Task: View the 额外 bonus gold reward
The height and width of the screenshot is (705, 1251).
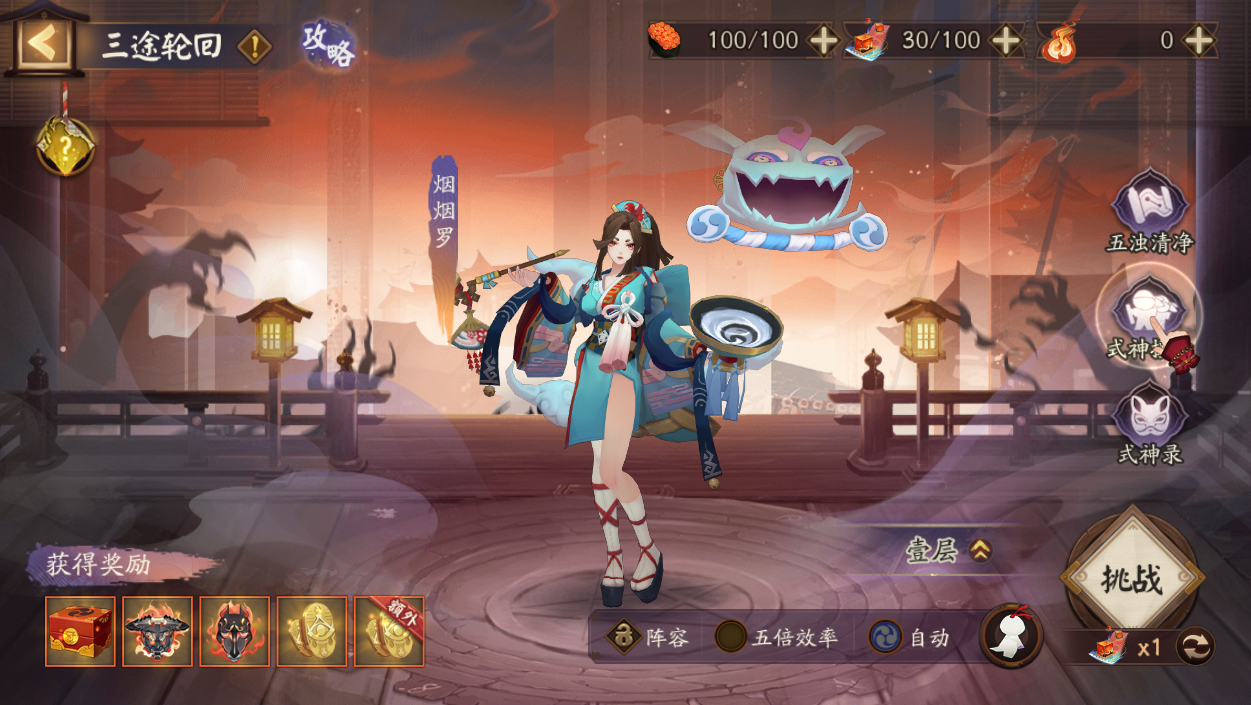Action: click(389, 631)
